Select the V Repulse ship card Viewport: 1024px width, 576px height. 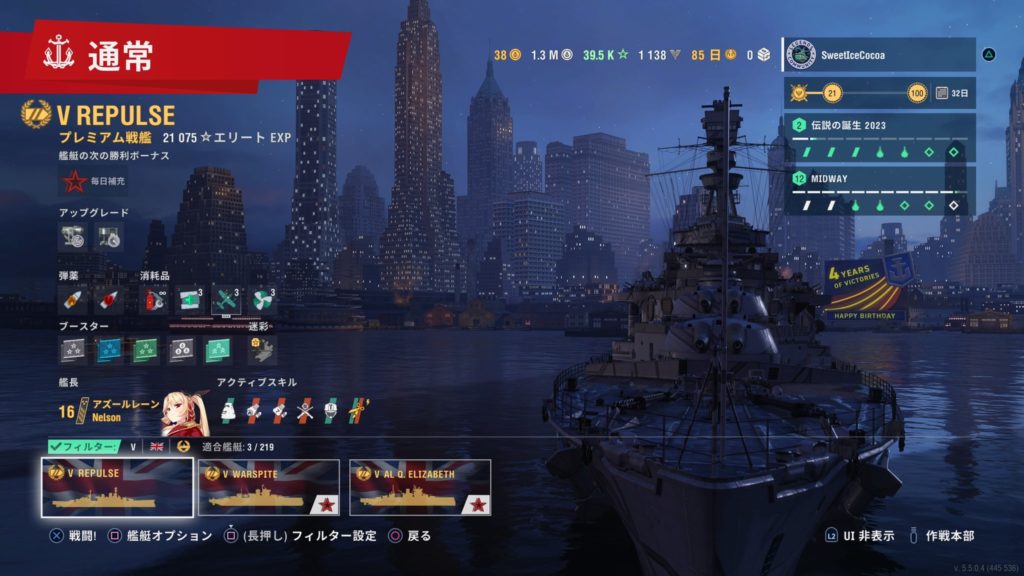(x=117, y=487)
